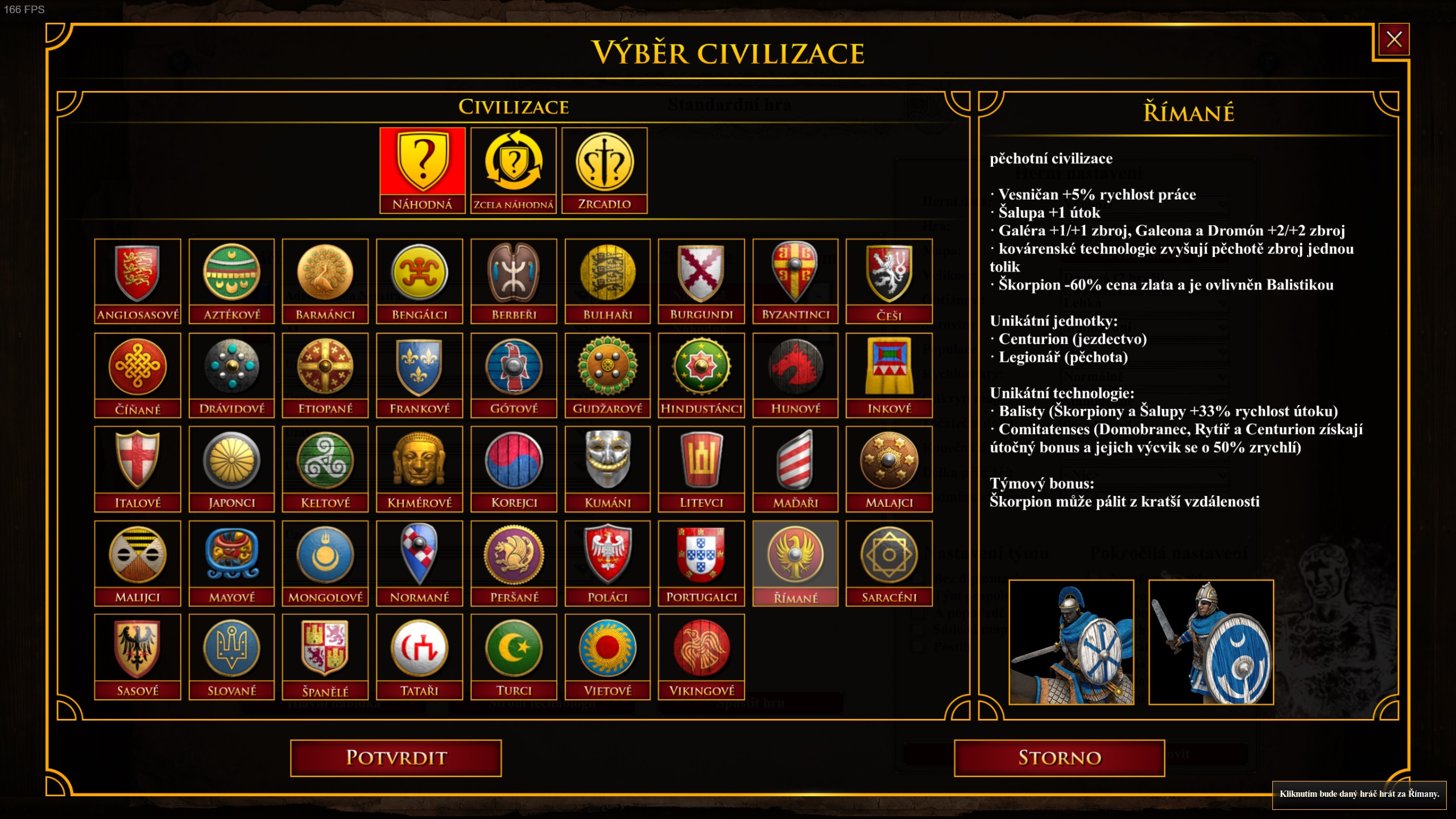The image size is (1456, 819).
Task: Pick the Češi civilization
Action: tap(889, 280)
